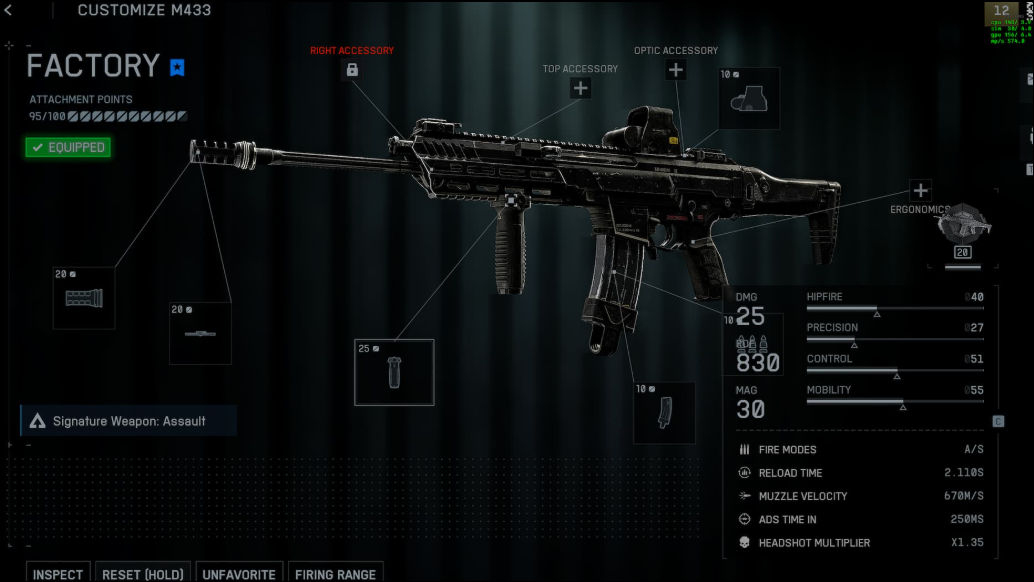Click the Reset (Hold) button
This screenshot has width=1034, height=582.
point(143,574)
